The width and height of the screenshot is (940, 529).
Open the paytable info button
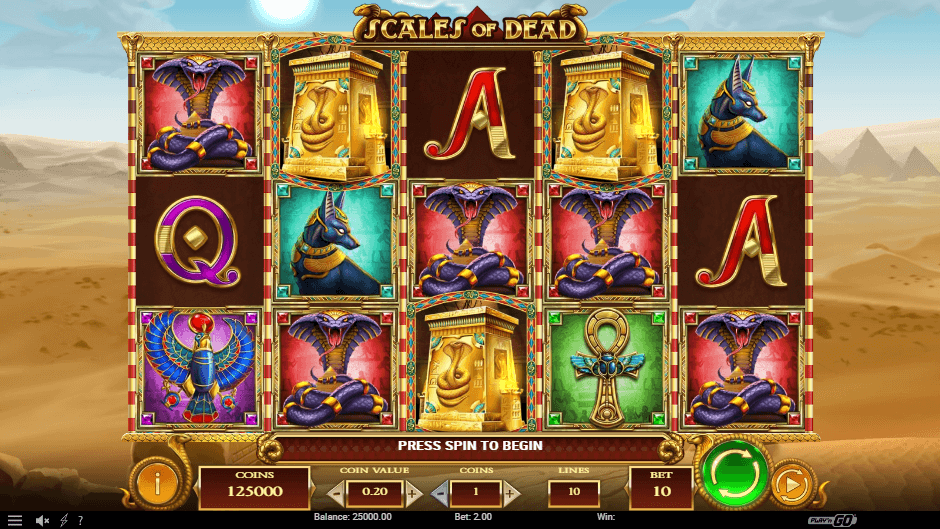click(x=156, y=484)
